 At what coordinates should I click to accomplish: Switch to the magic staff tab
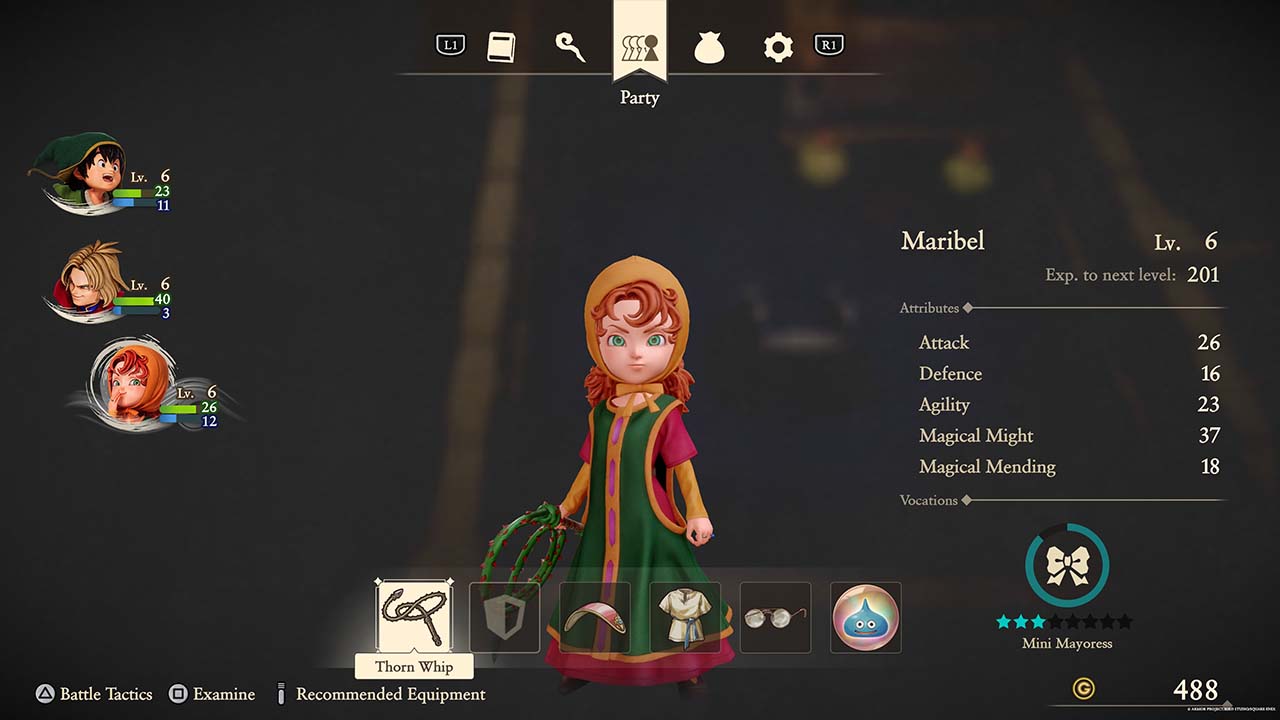[570, 47]
